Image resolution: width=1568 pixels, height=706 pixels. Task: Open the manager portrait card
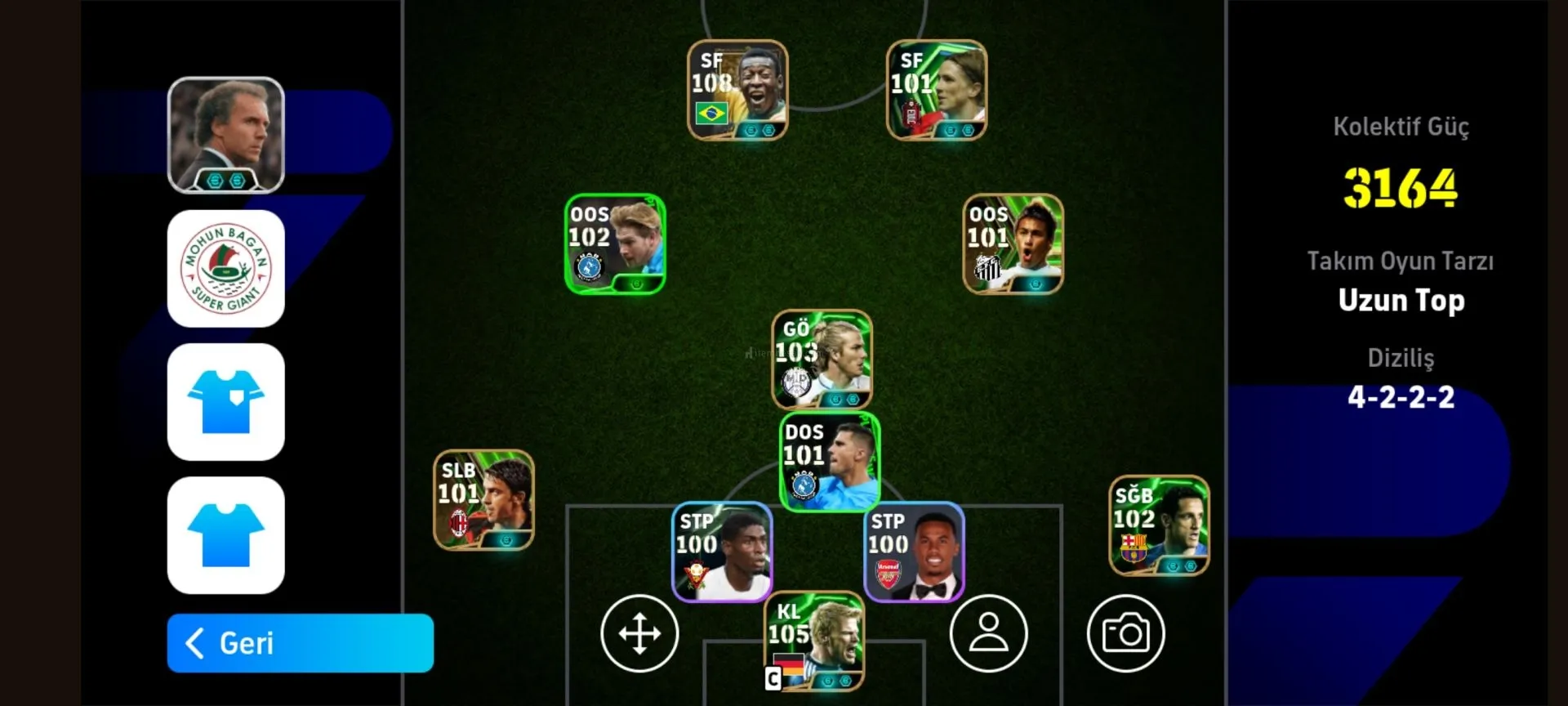(x=226, y=135)
